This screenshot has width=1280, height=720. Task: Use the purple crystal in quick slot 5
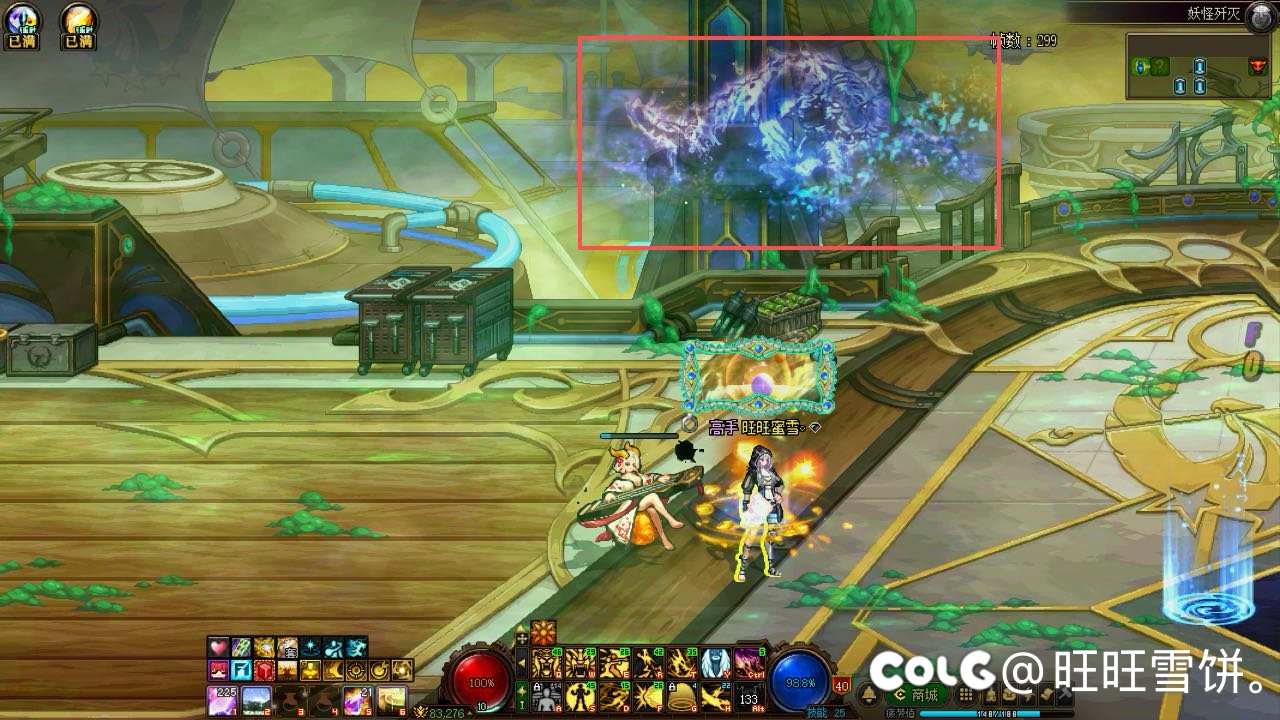click(358, 699)
